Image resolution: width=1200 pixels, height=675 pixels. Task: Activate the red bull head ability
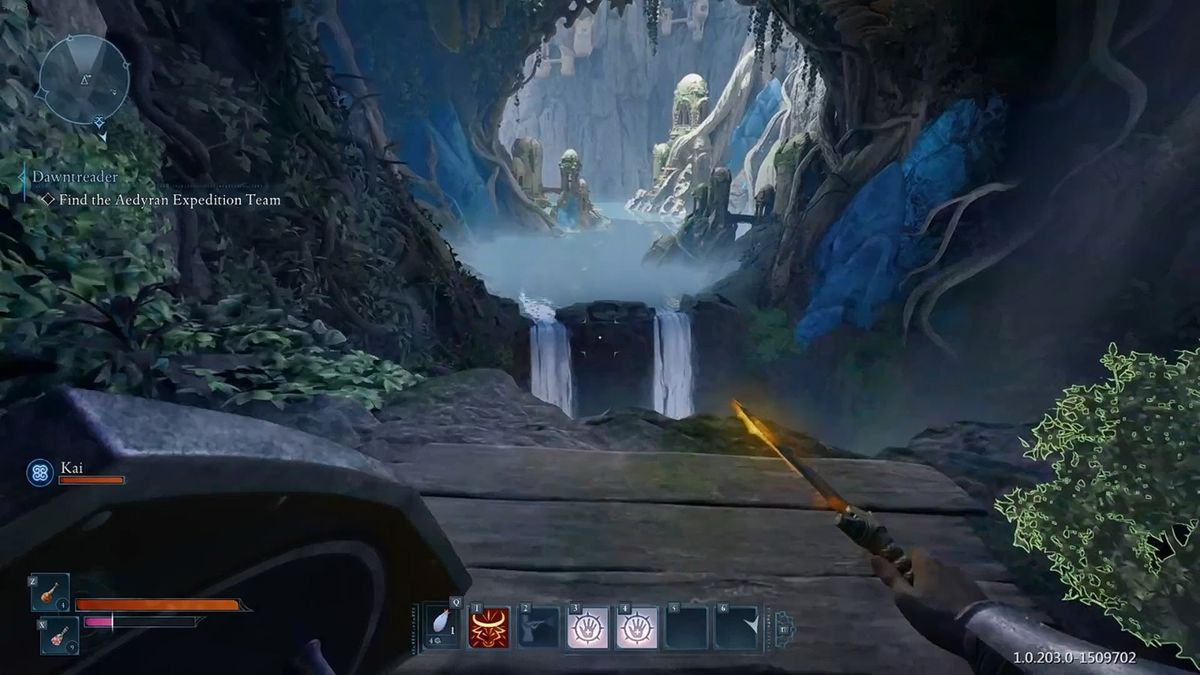click(490, 627)
